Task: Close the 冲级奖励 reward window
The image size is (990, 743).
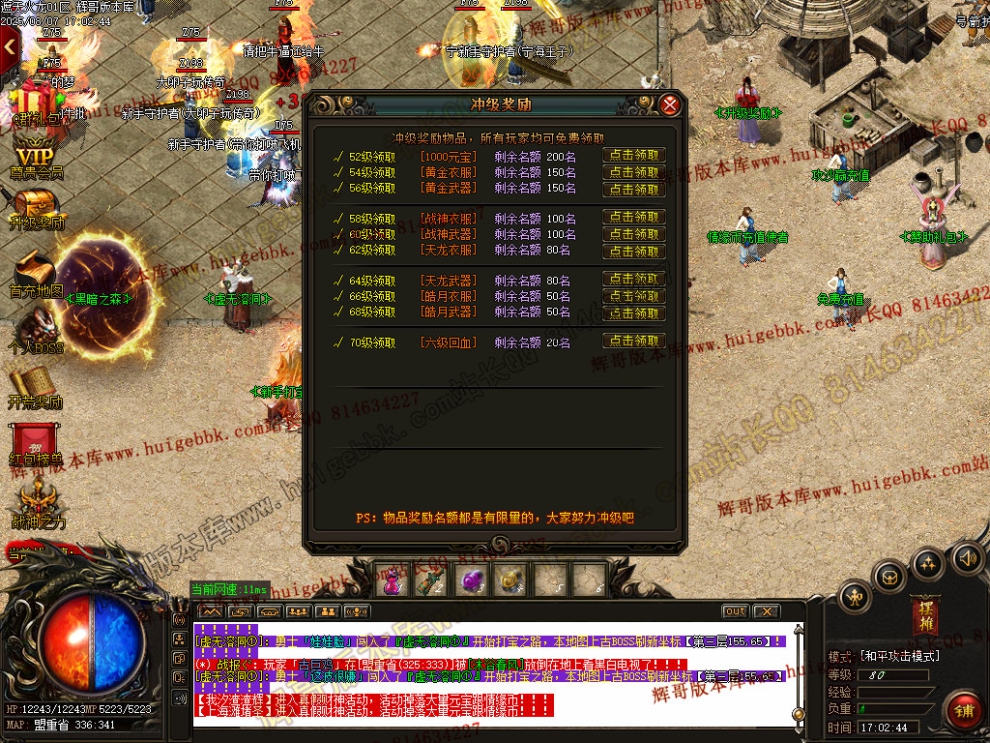Action: point(671,105)
